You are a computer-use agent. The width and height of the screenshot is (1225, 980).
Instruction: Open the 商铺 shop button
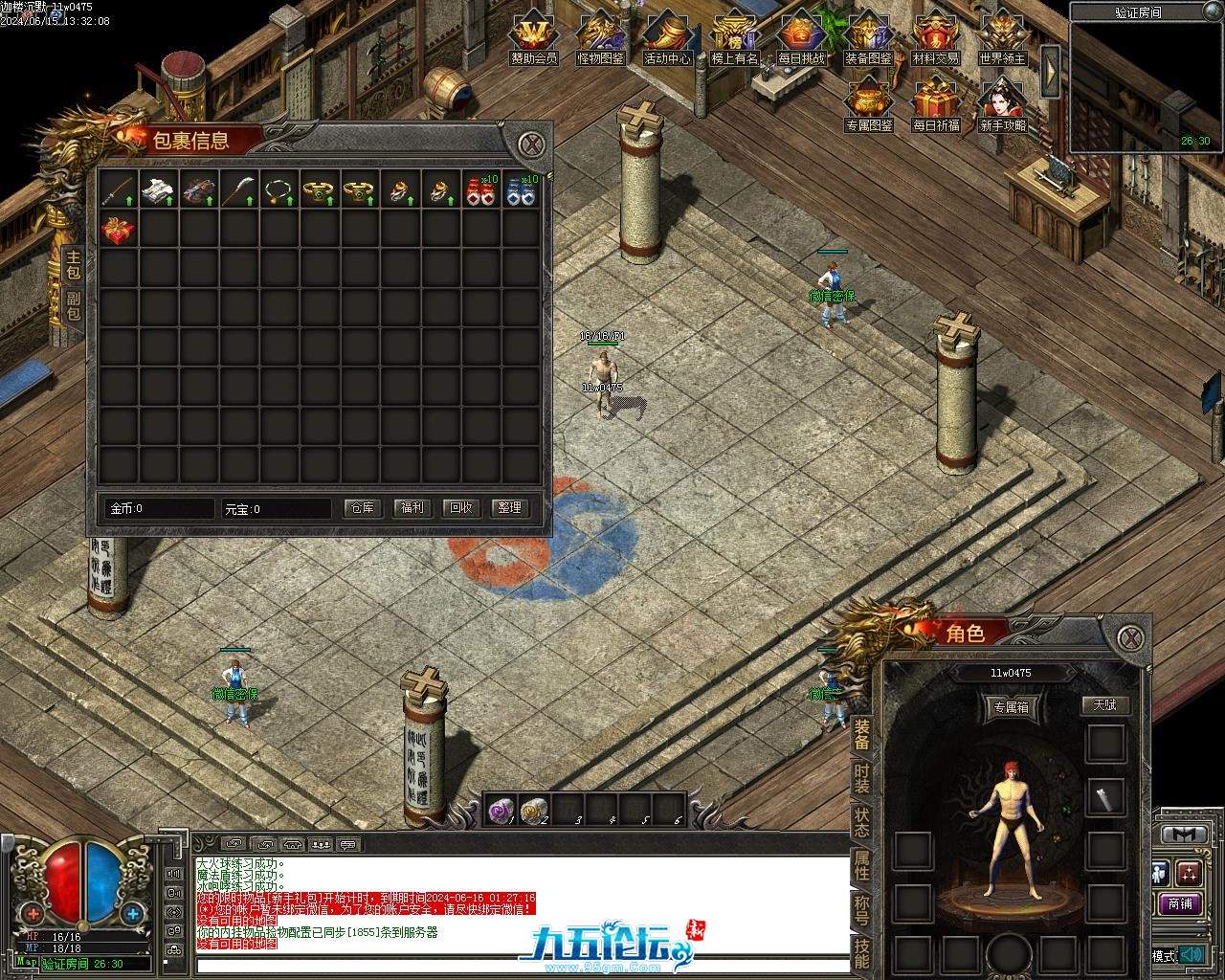tap(1180, 903)
